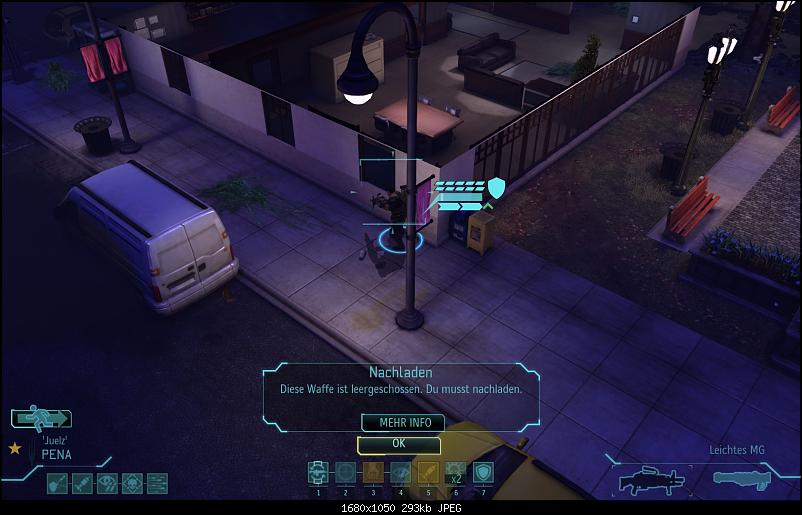Use the rocket ability in slot 5
The image size is (802, 515).
click(428, 473)
